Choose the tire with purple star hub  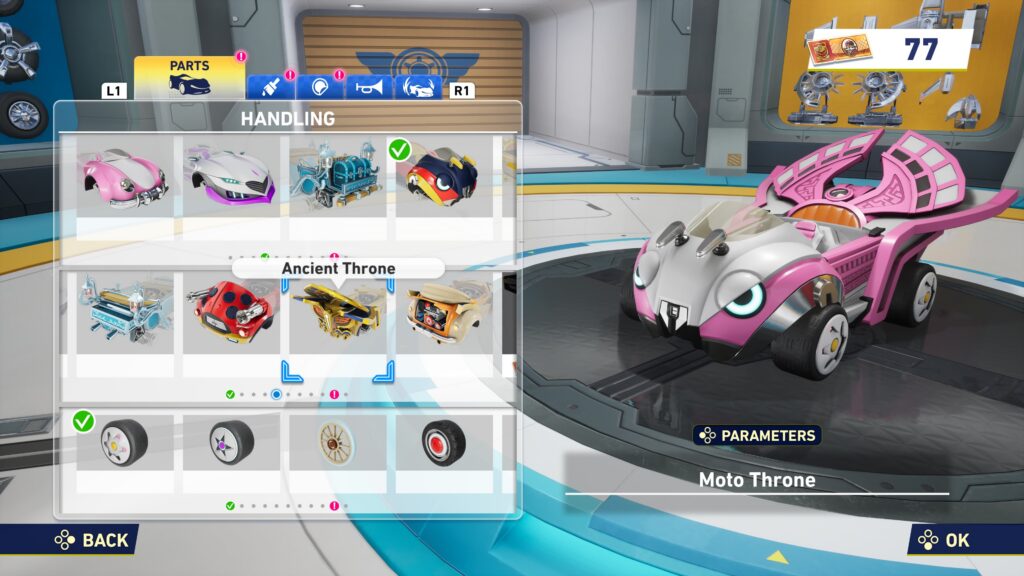click(229, 441)
